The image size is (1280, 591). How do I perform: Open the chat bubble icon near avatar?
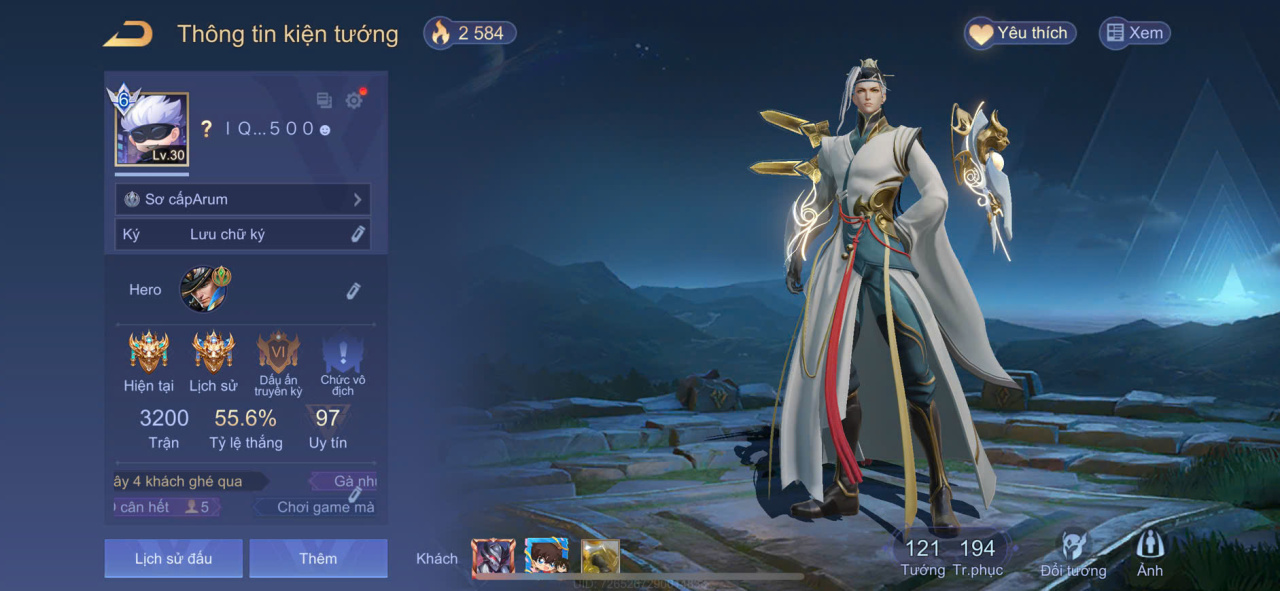(x=324, y=100)
